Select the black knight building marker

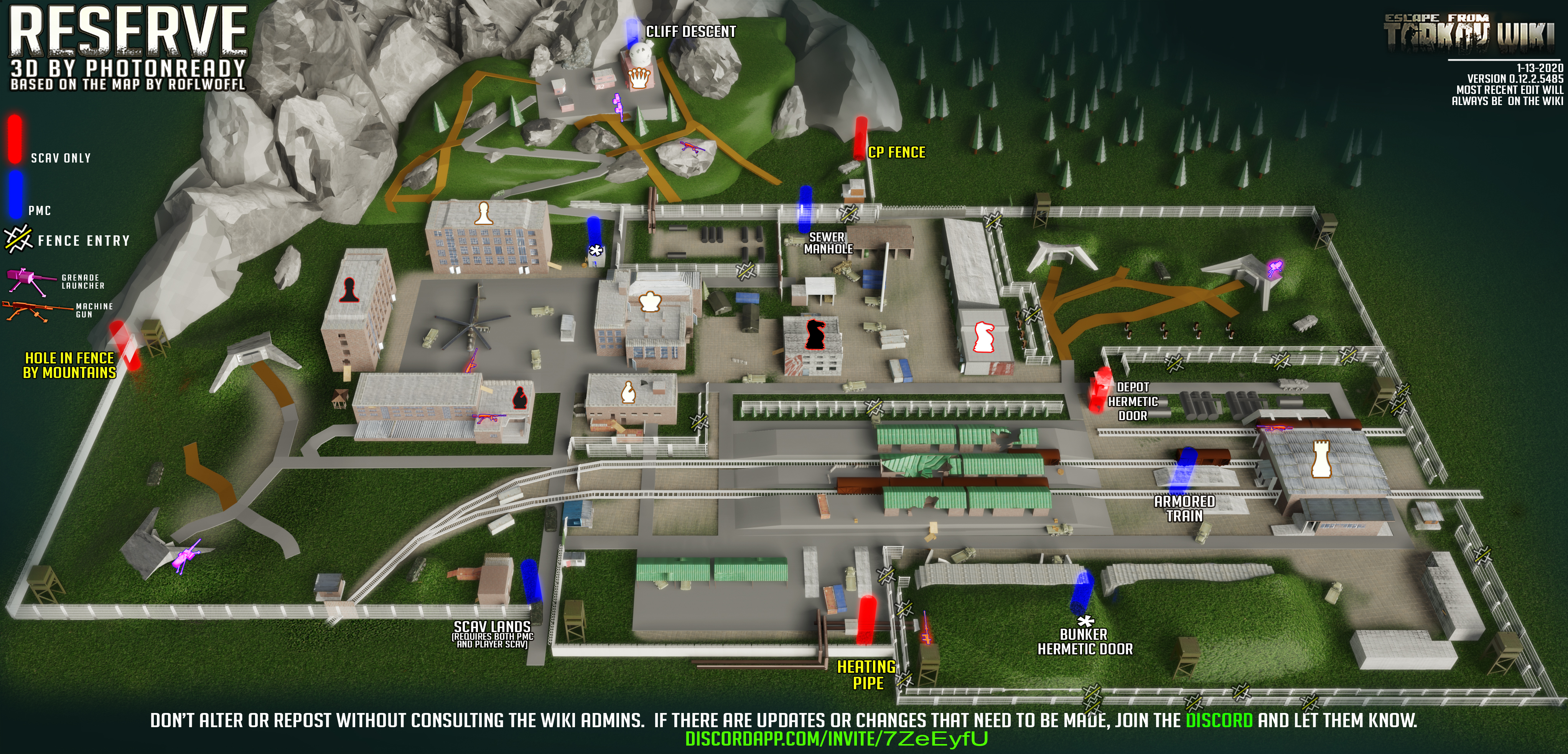pyautogui.click(x=814, y=334)
